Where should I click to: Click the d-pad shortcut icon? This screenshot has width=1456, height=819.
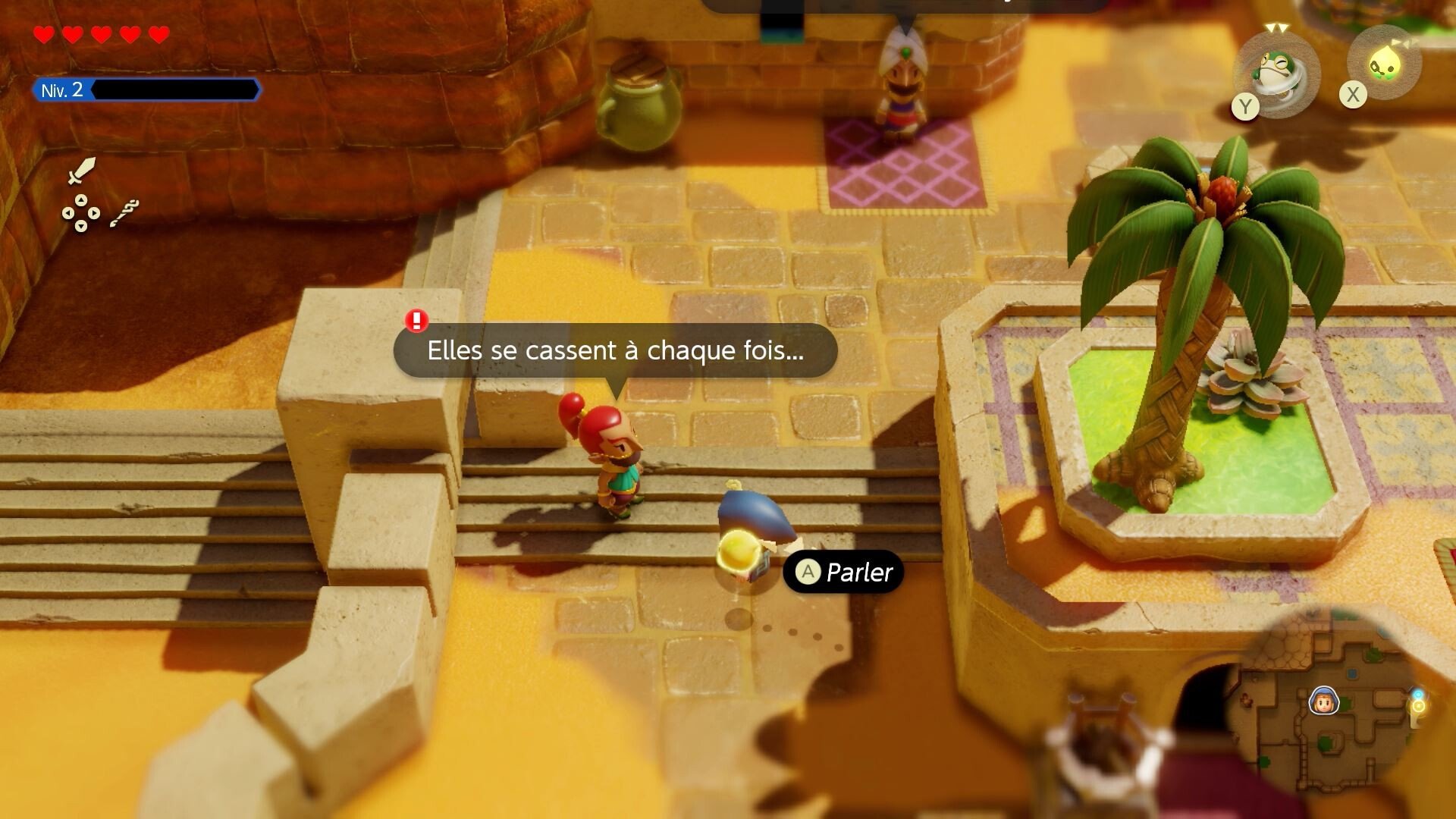[x=80, y=213]
